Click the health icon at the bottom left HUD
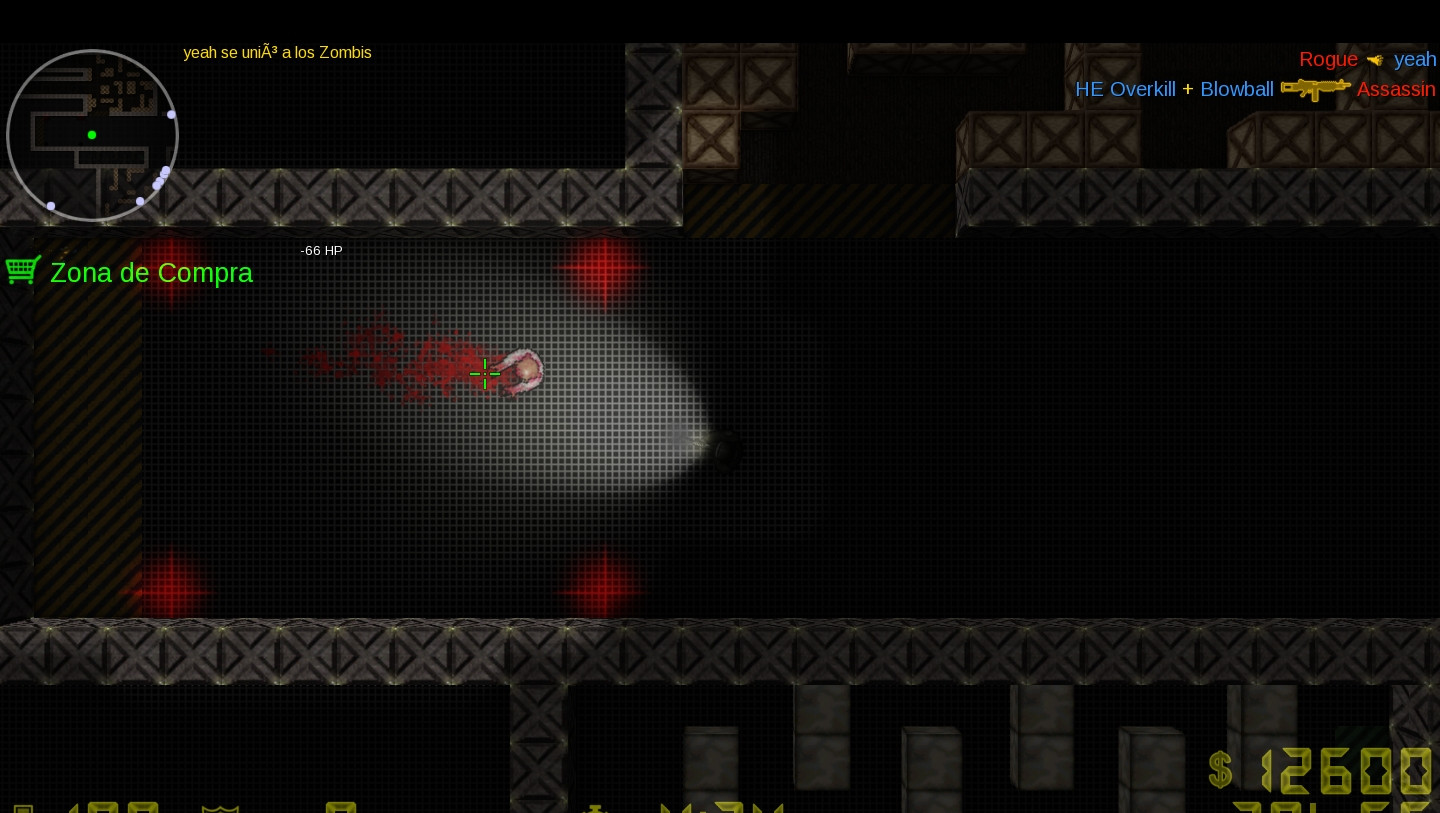Screen dimensions: 1440x813 [x=23, y=808]
